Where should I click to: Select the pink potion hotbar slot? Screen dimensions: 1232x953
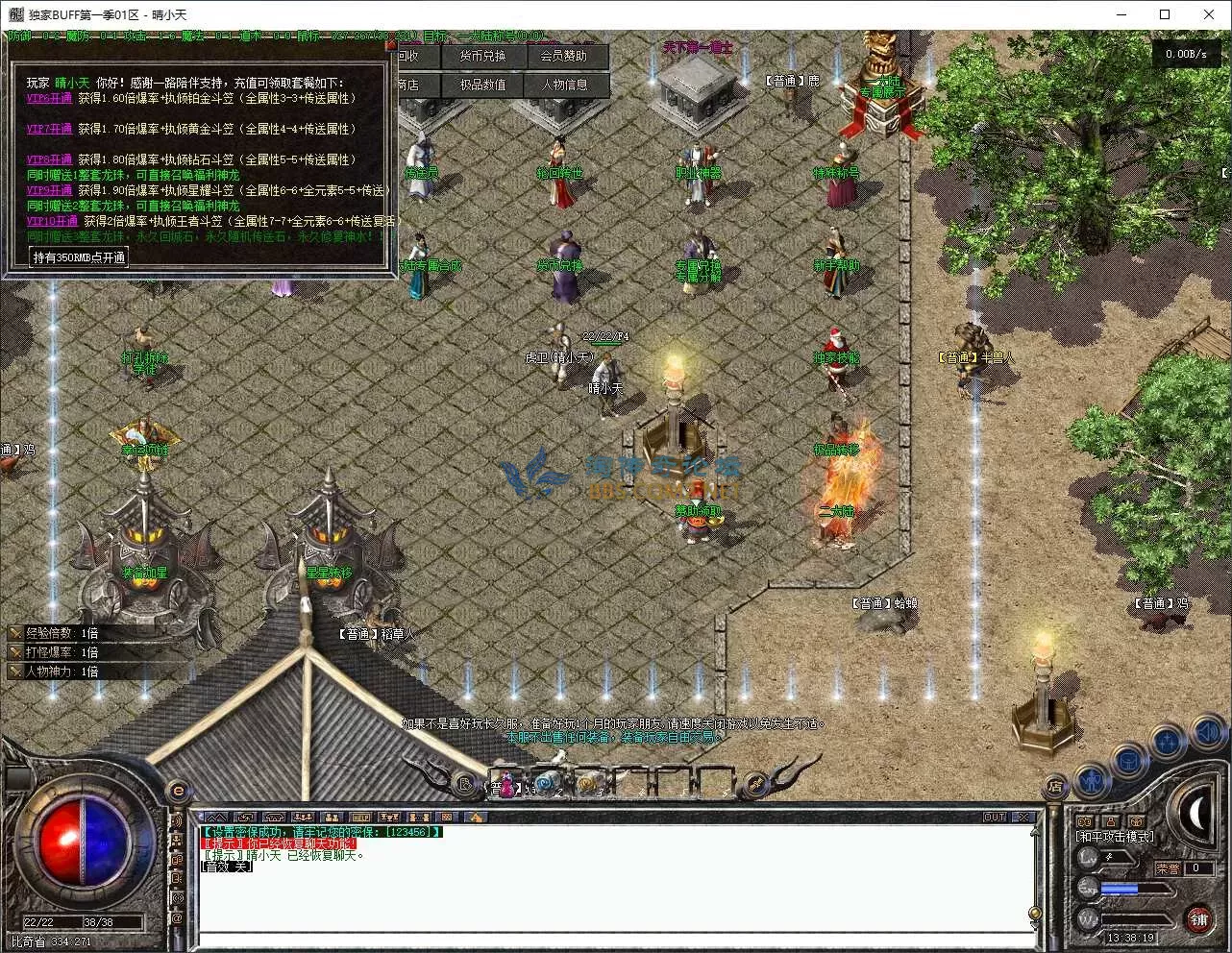pos(506,783)
